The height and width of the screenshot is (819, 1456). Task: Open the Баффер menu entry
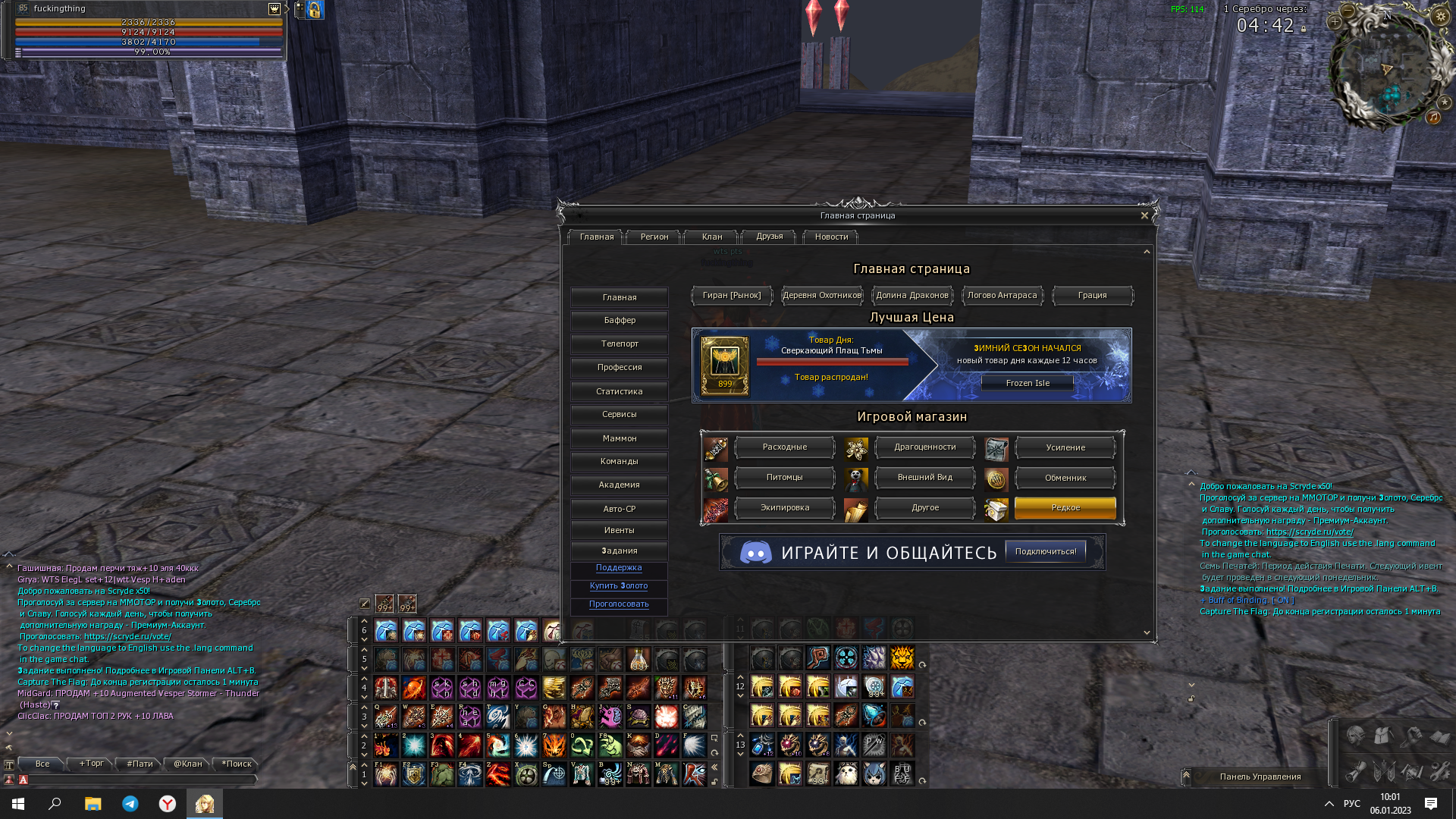click(x=620, y=321)
